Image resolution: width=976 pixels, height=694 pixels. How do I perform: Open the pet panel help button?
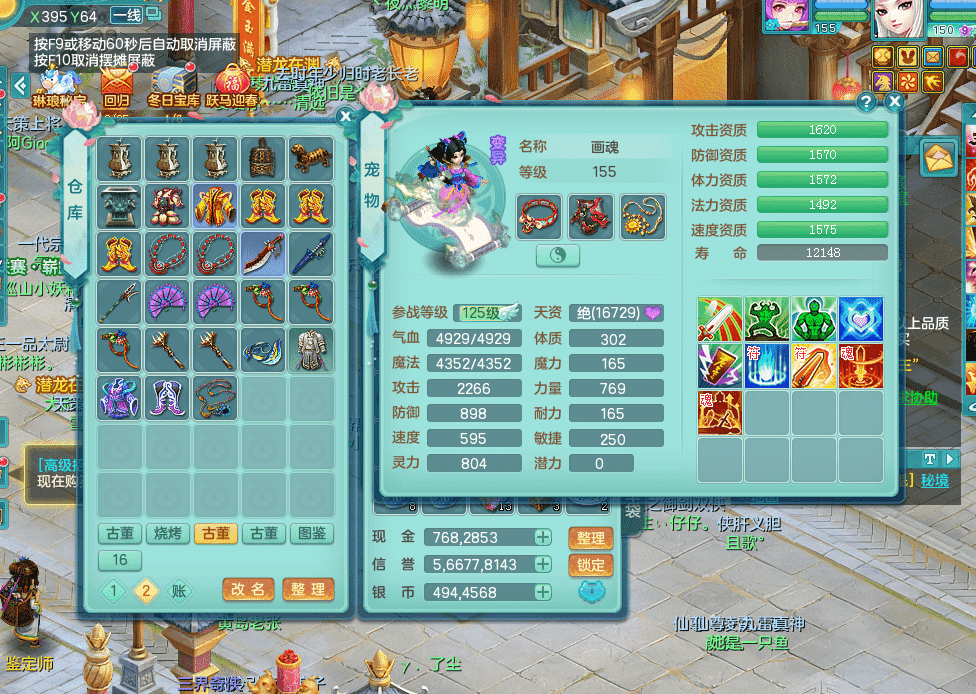[867, 101]
